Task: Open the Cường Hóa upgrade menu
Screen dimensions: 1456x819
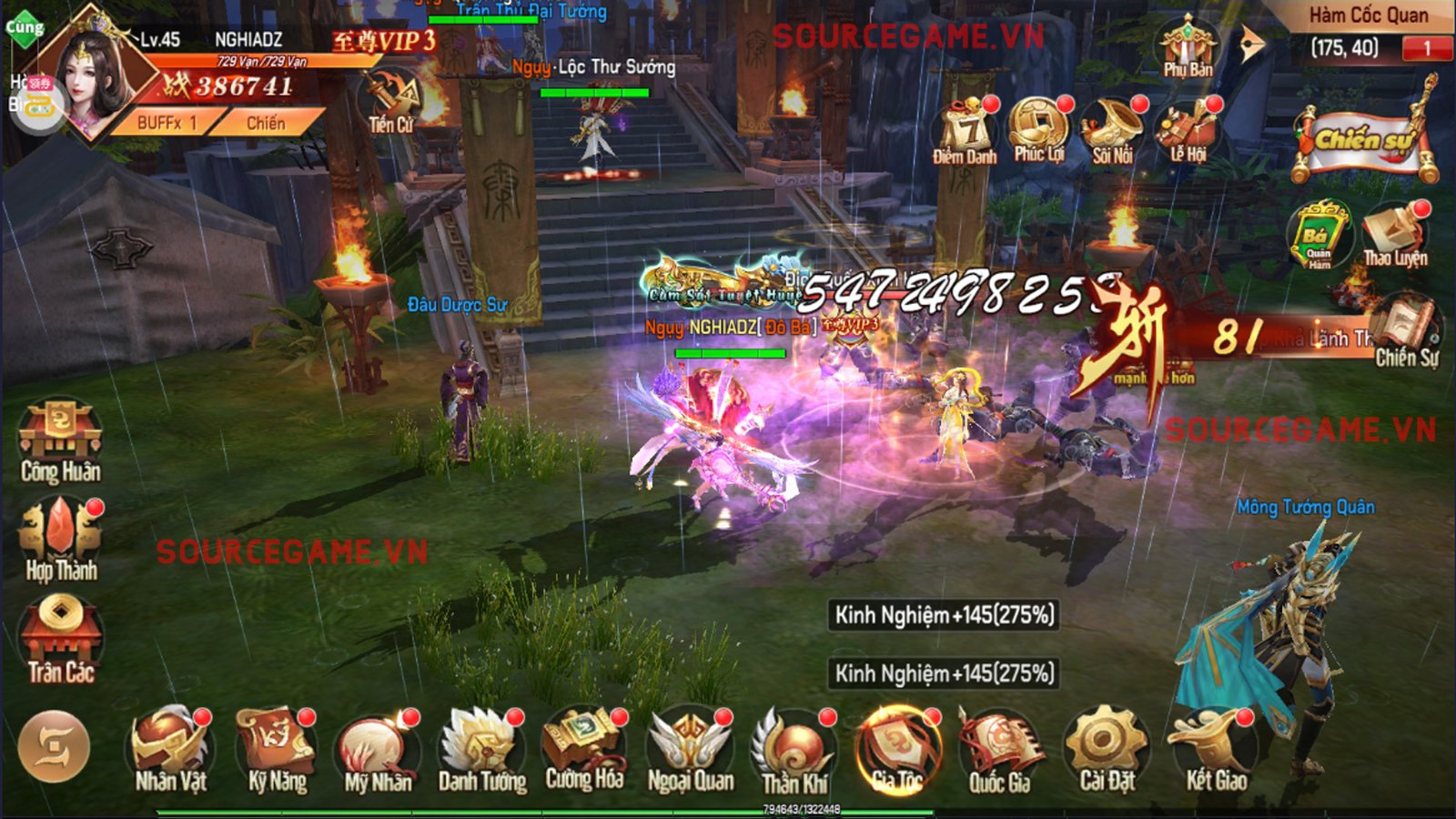Action: [x=584, y=748]
